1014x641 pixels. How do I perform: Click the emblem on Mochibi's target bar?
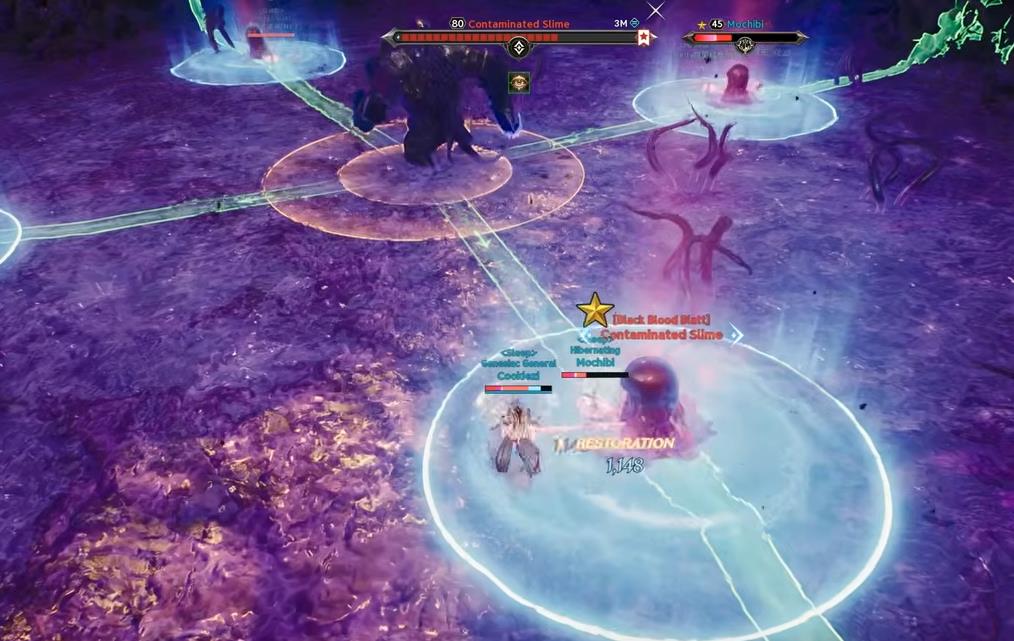tap(745, 45)
